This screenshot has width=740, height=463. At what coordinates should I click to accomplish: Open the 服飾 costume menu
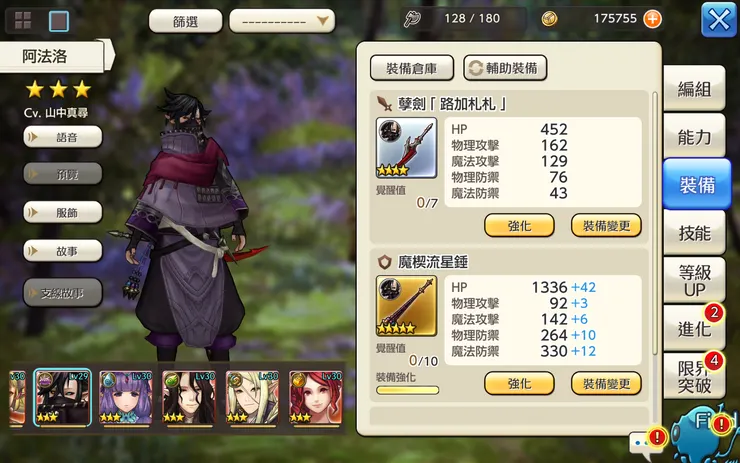click(63, 212)
